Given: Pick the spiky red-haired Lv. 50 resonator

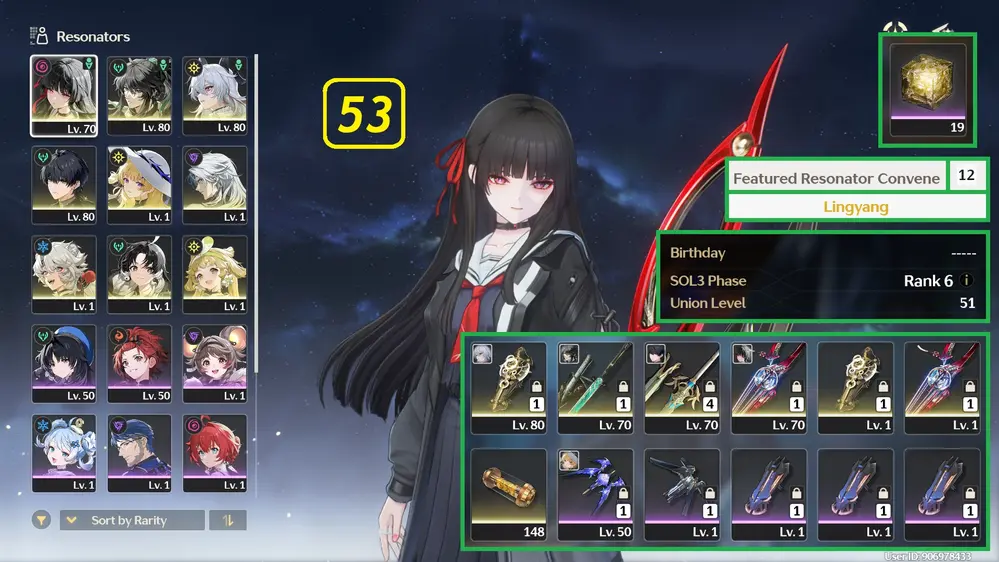Looking at the screenshot, I should point(139,364).
